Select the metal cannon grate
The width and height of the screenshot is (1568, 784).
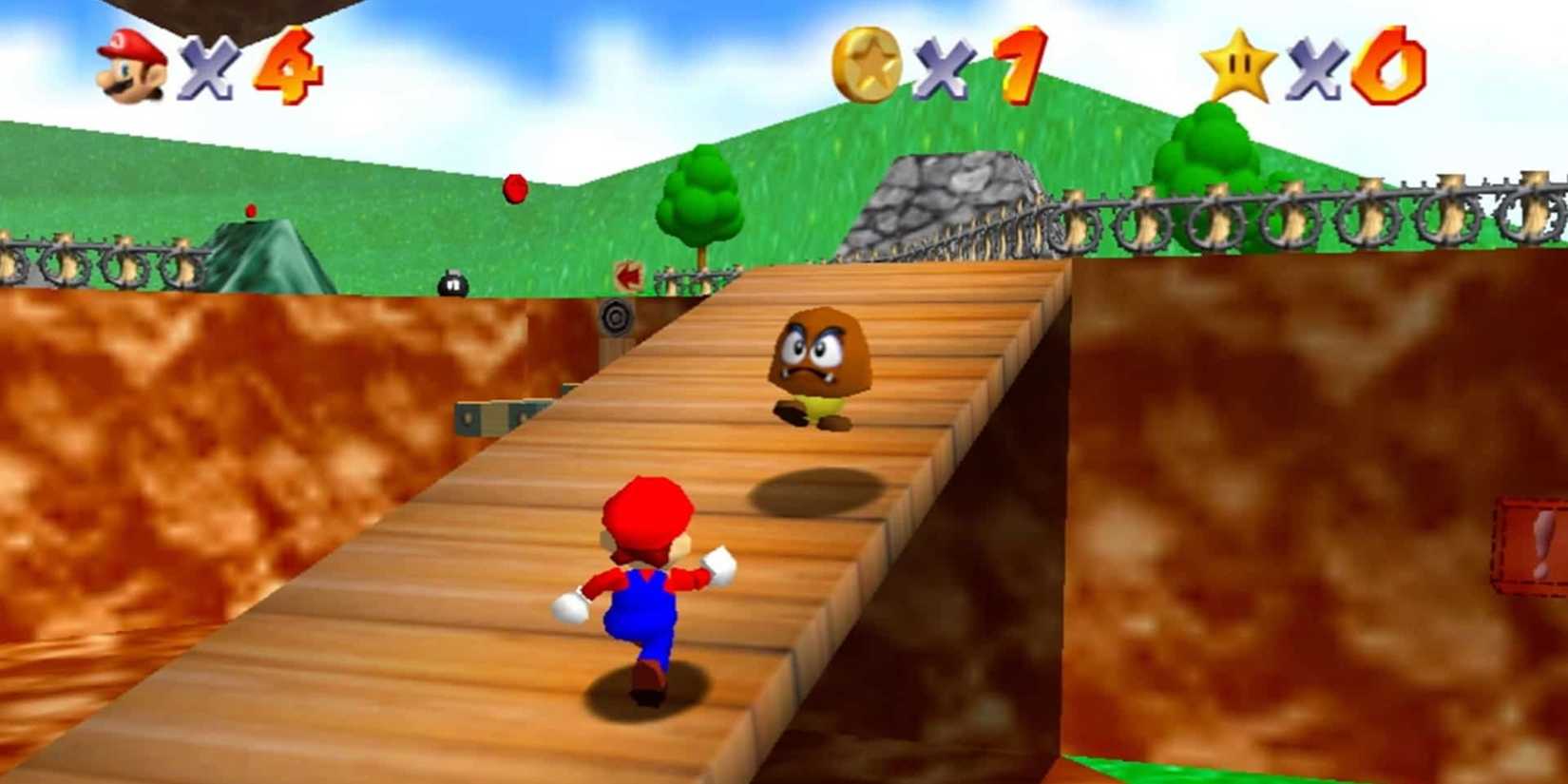coord(615,316)
